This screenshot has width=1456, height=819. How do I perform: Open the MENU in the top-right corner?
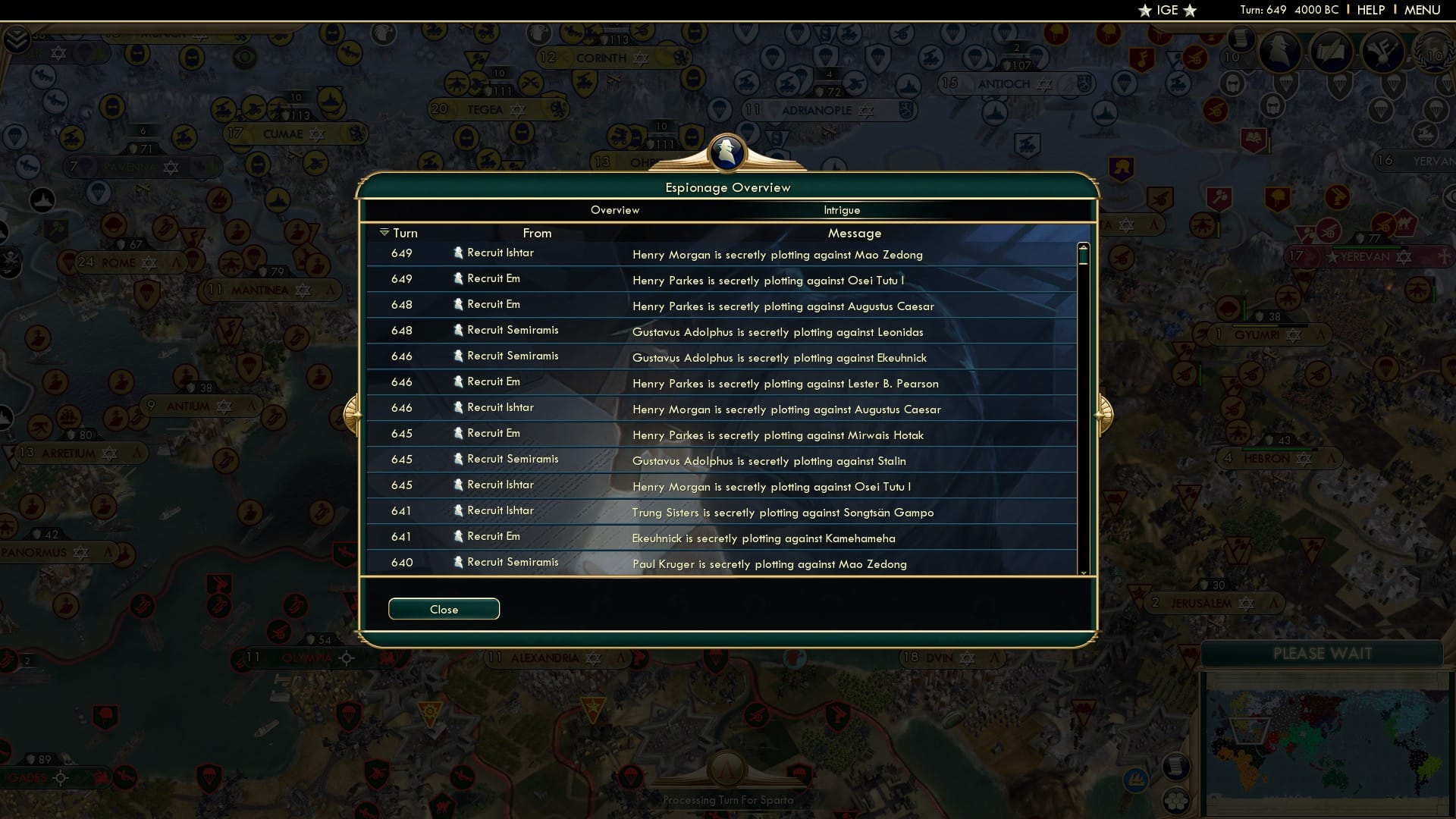(1424, 10)
